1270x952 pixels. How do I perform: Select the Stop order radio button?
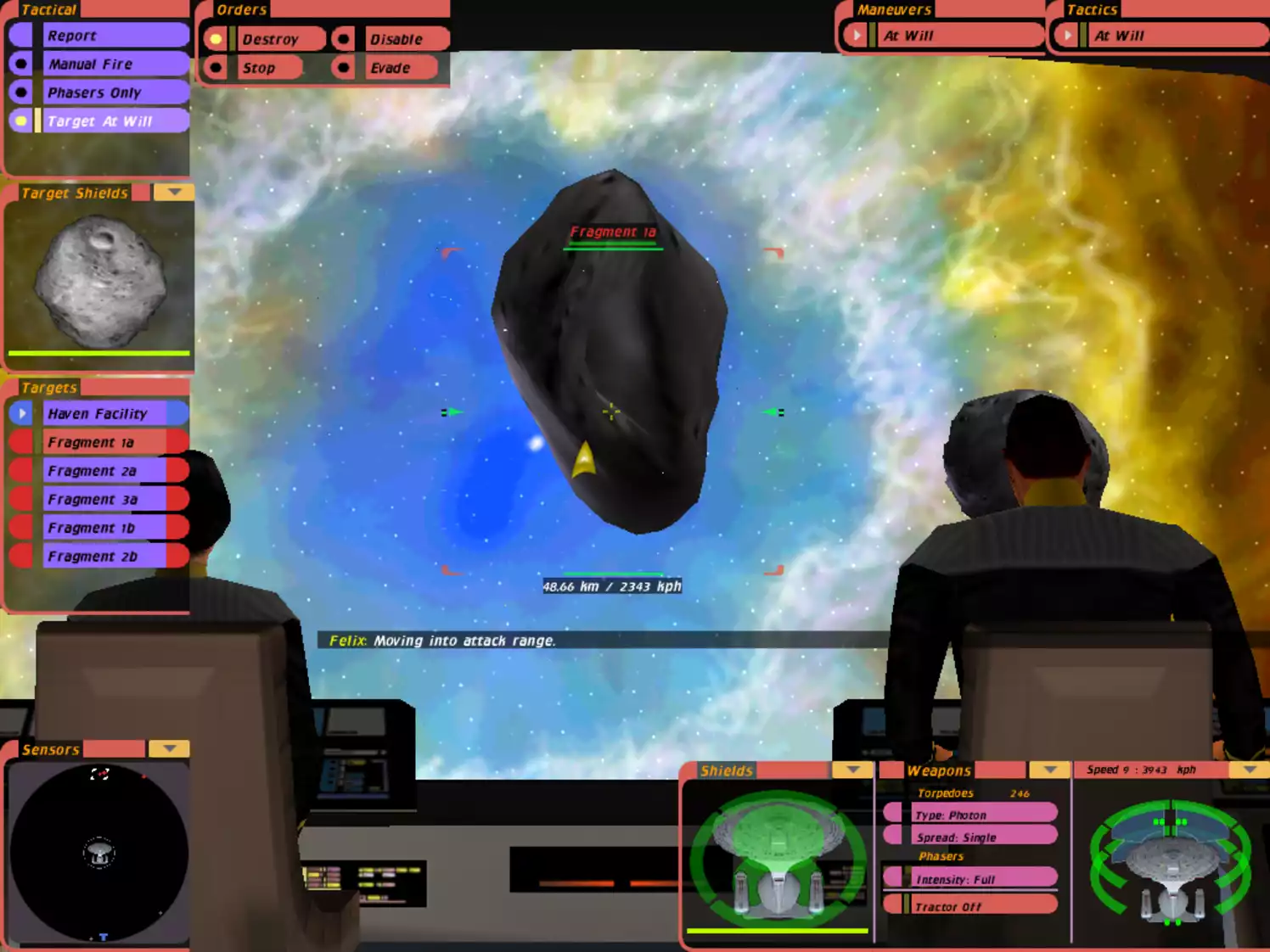217,67
